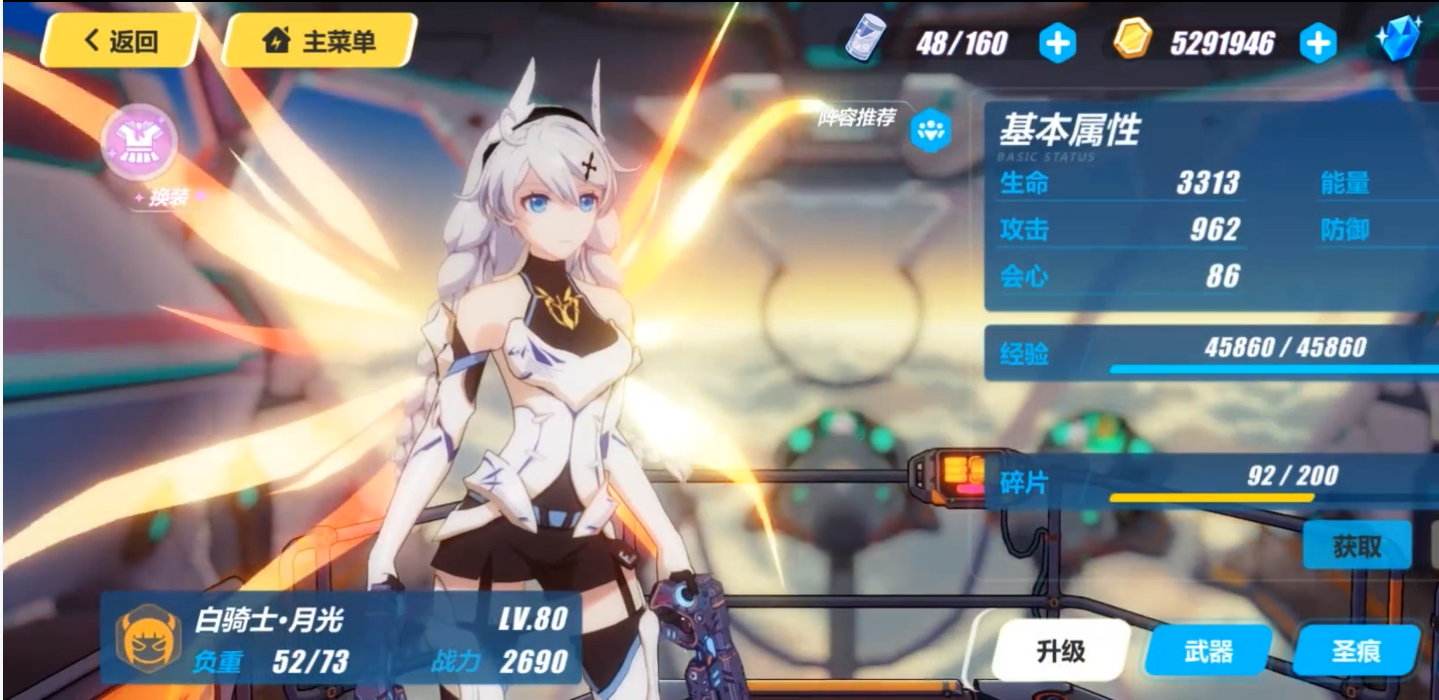Switch to the 武器 weapon tab

pyautogui.click(x=1208, y=652)
